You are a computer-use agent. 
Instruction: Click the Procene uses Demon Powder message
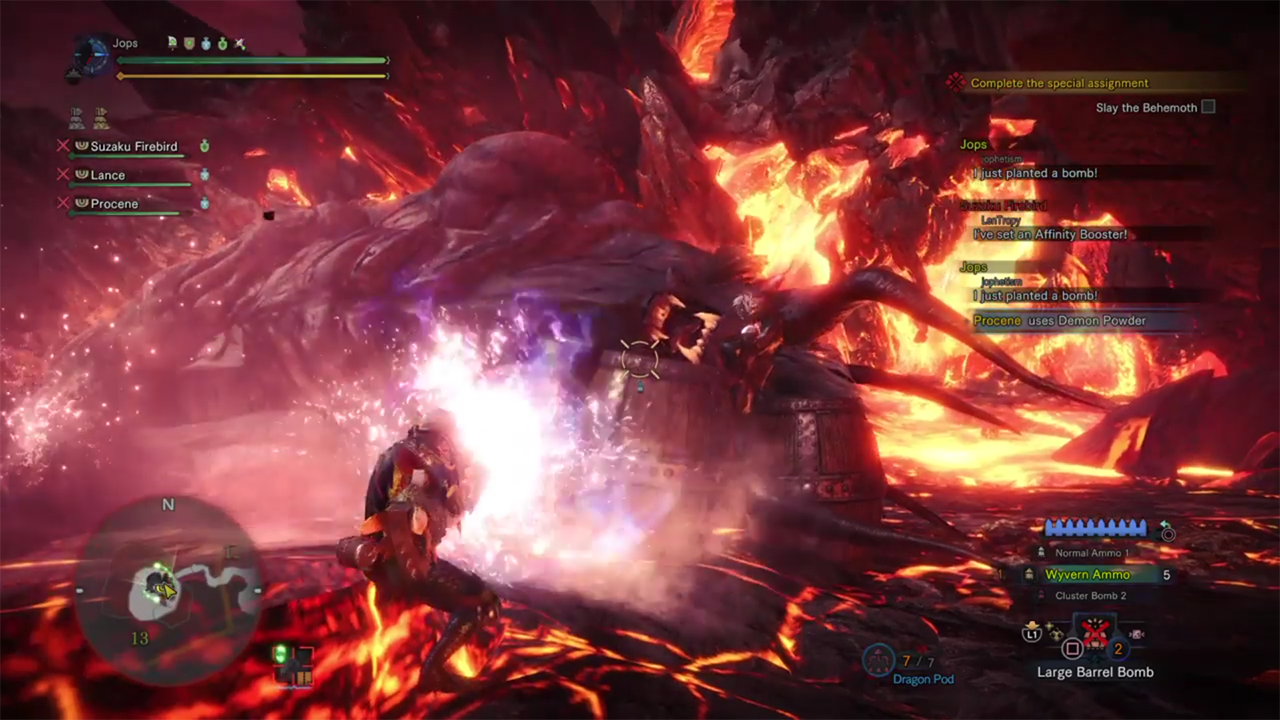click(x=1060, y=321)
